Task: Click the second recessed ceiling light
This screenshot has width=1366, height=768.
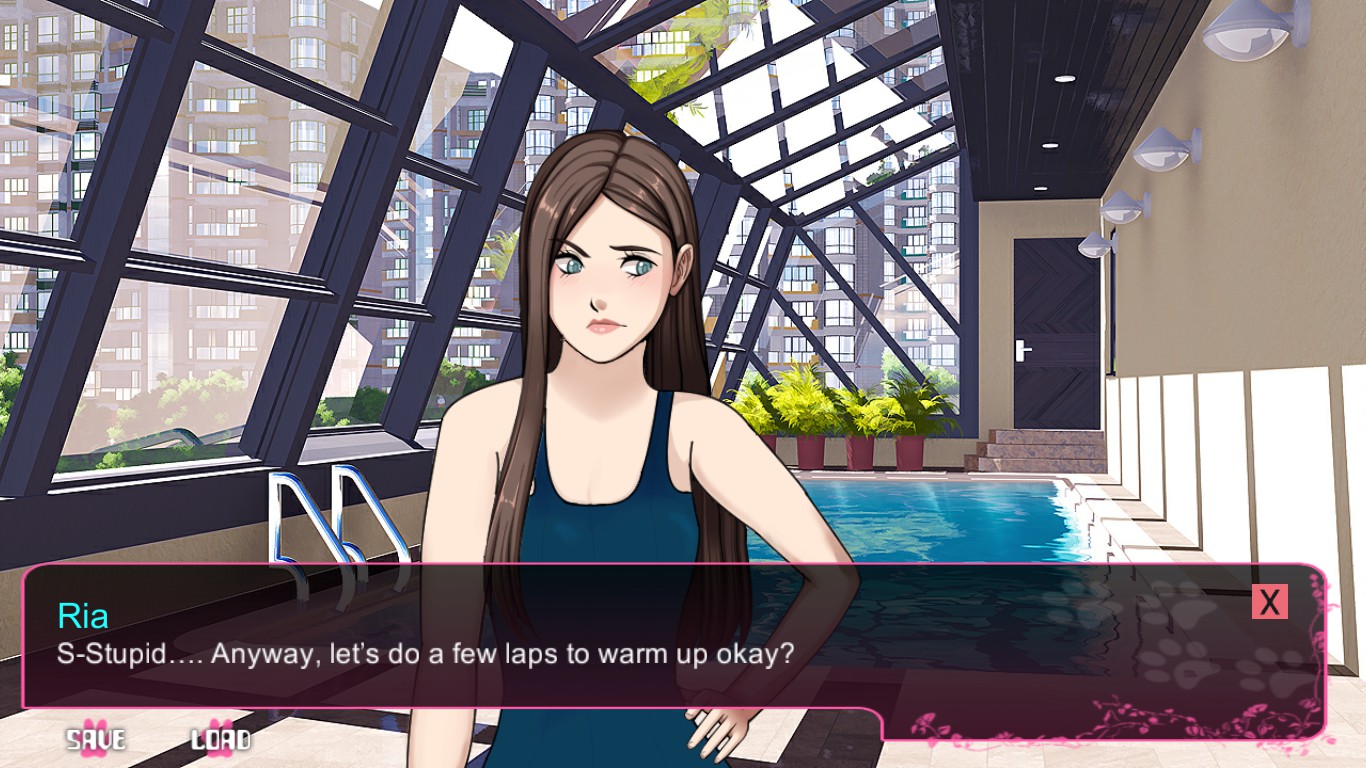Action: tap(1050, 145)
